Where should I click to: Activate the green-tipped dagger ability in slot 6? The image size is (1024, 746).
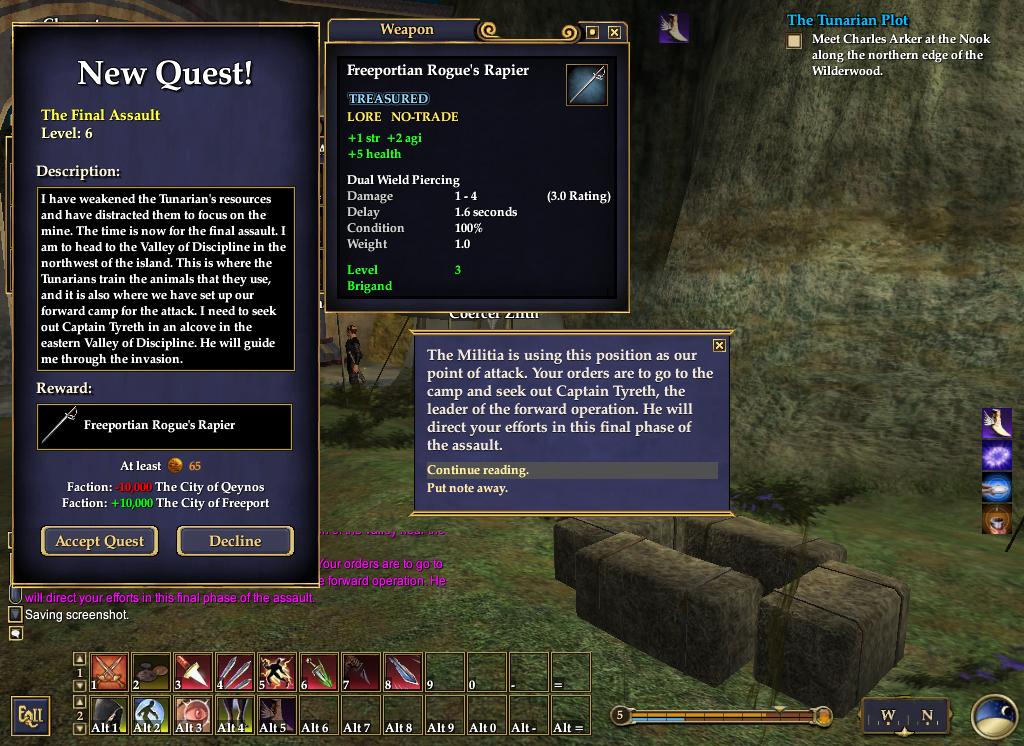point(319,671)
